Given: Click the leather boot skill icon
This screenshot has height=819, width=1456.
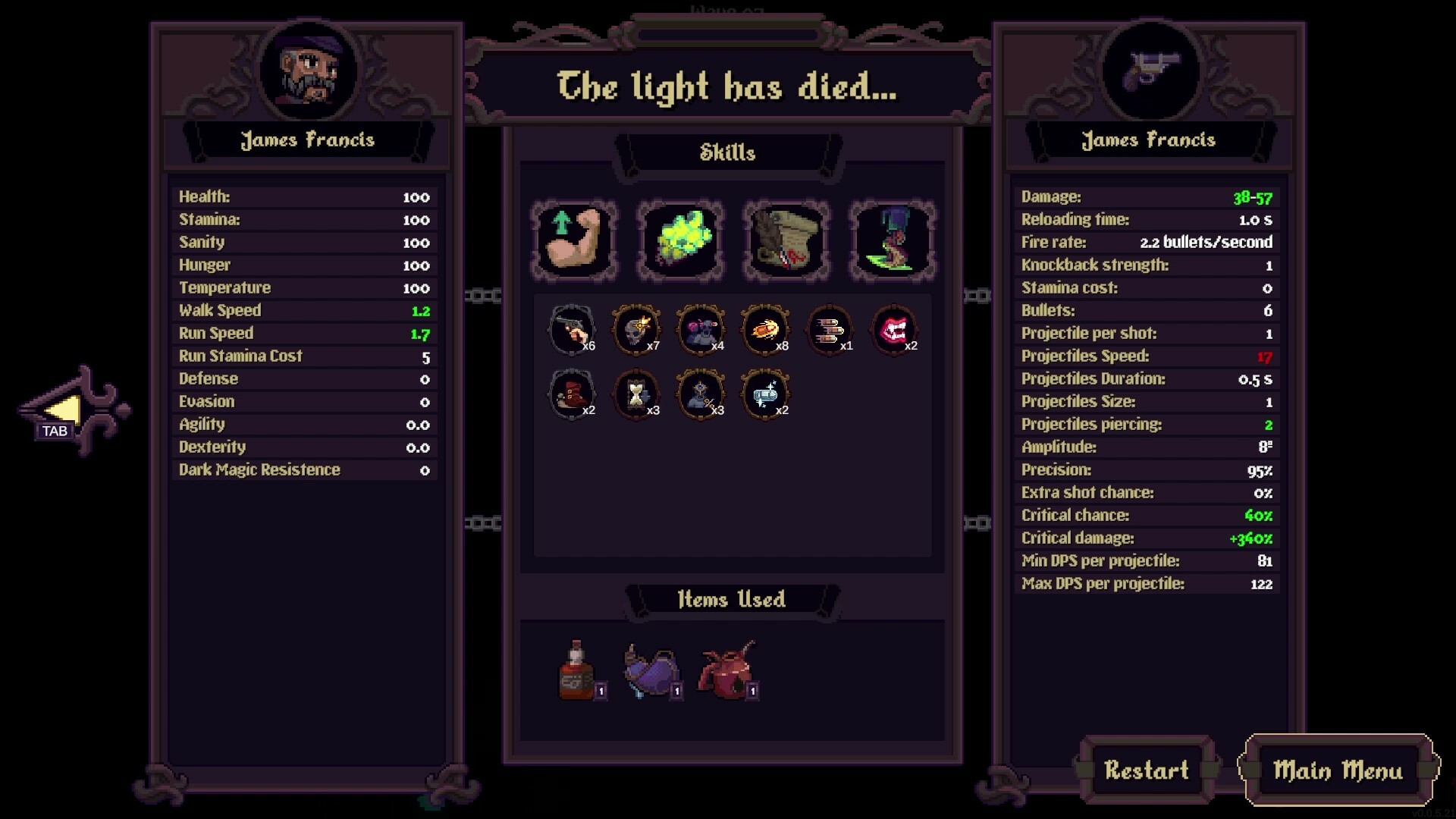Looking at the screenshot, I should coord(573,393).
